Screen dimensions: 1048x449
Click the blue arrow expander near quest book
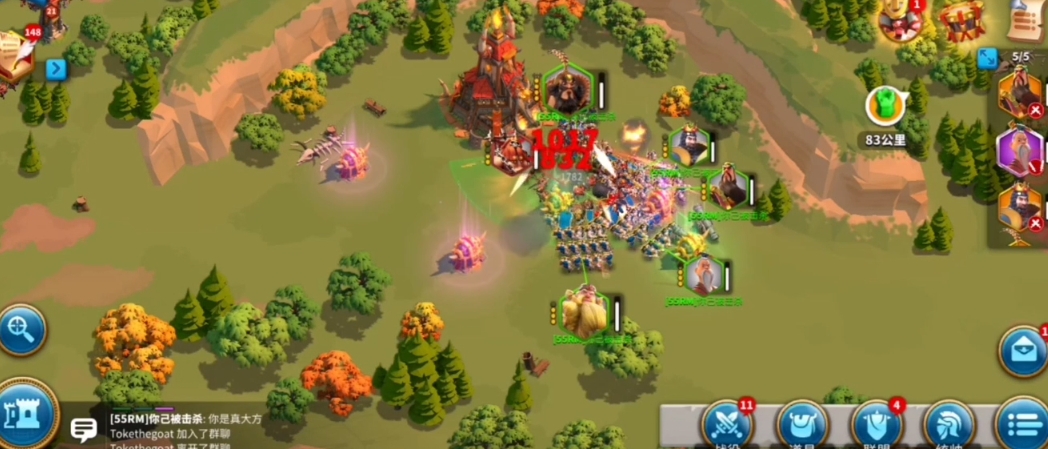(56, 69)
